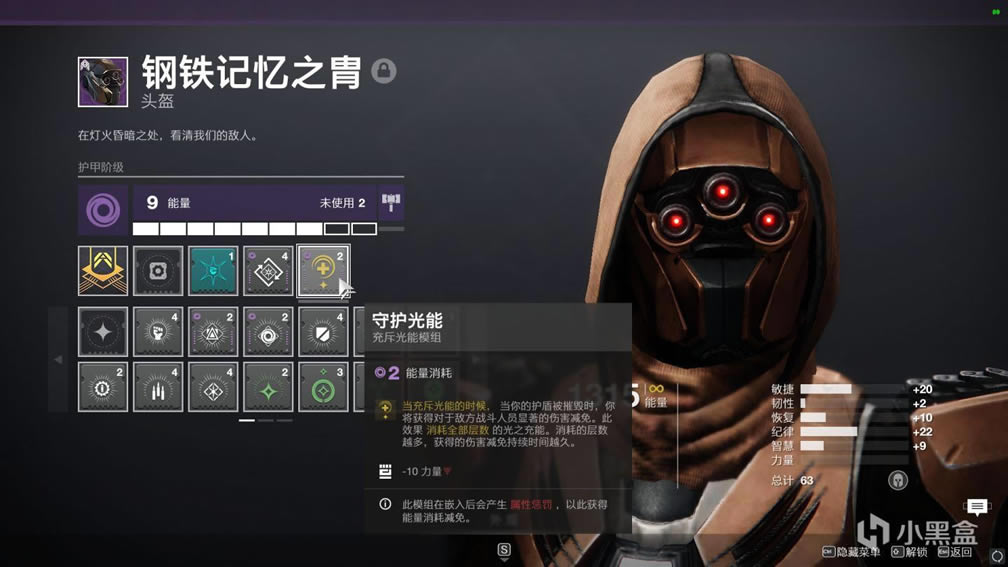Screen dimensions: 1008x567
Task: Select the triangle mod with purple marker
Action: pos(213,332)
